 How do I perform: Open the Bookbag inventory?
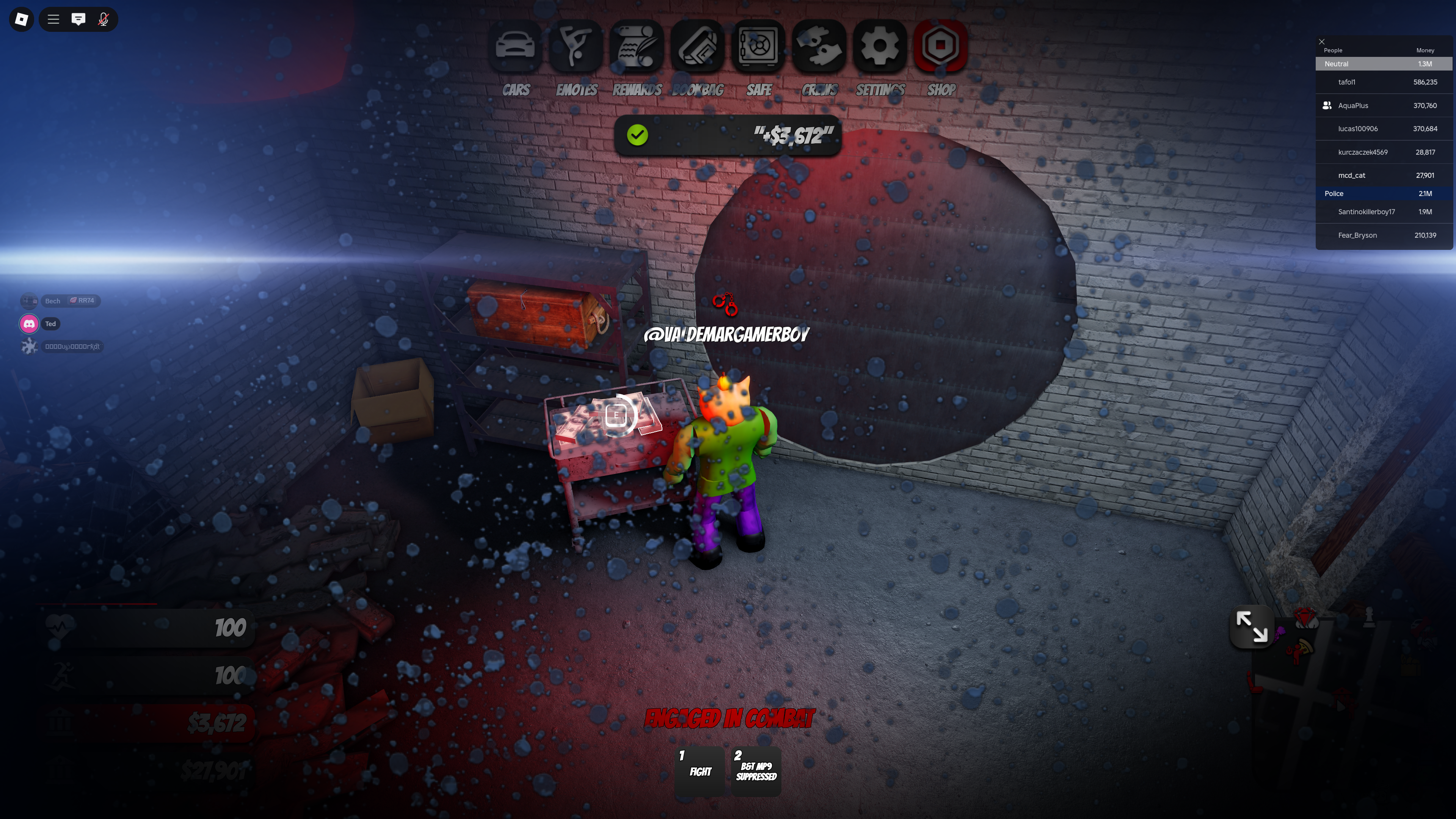click(x=698, y=46)
